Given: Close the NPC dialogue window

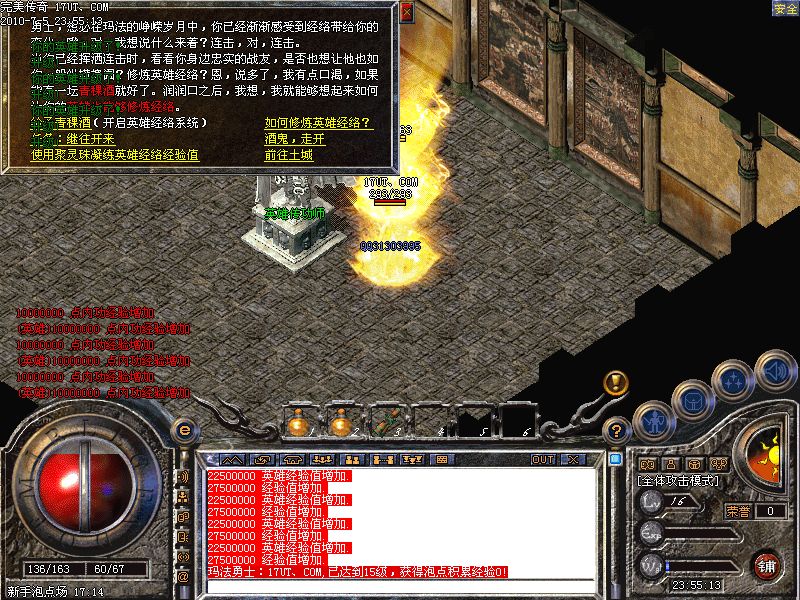Looking at the screenshot, I should pyautogui.click(x=406, y=13).
